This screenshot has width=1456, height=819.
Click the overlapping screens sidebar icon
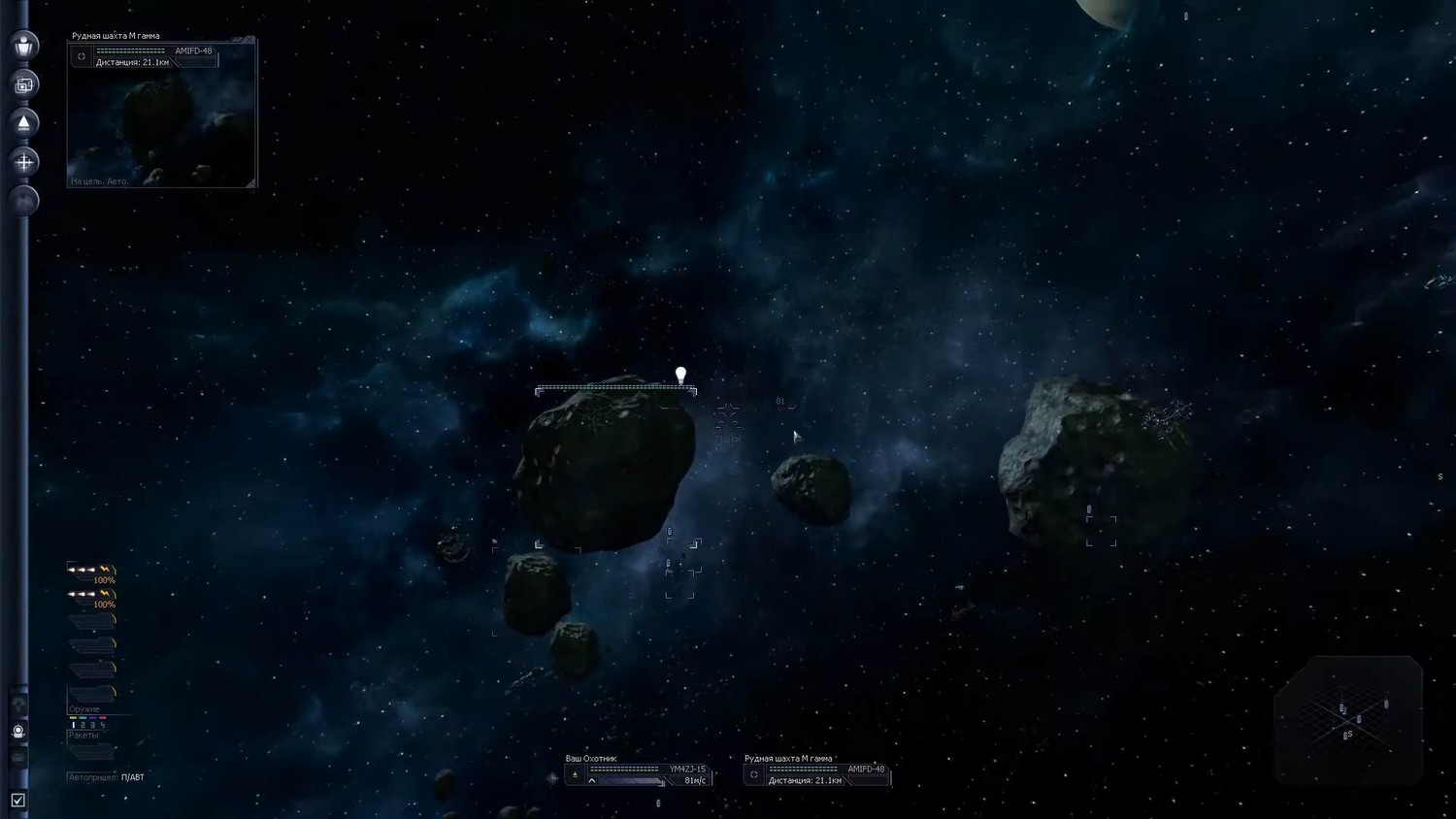(x=24, y=84)
